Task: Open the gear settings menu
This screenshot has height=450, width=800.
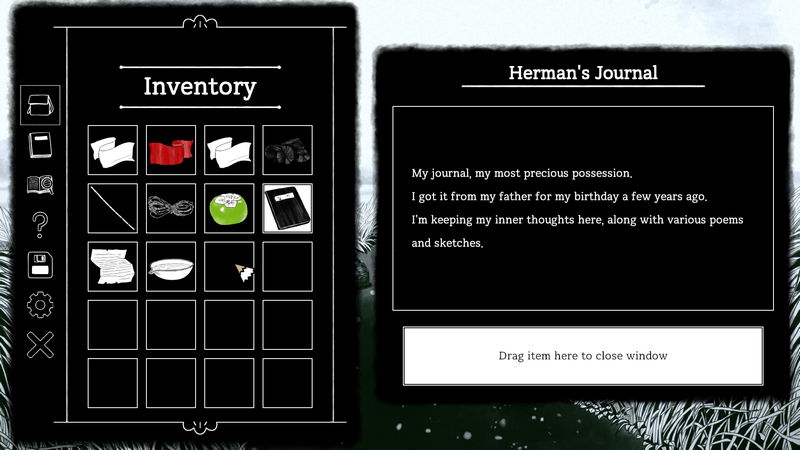Action: coord(40,304)
